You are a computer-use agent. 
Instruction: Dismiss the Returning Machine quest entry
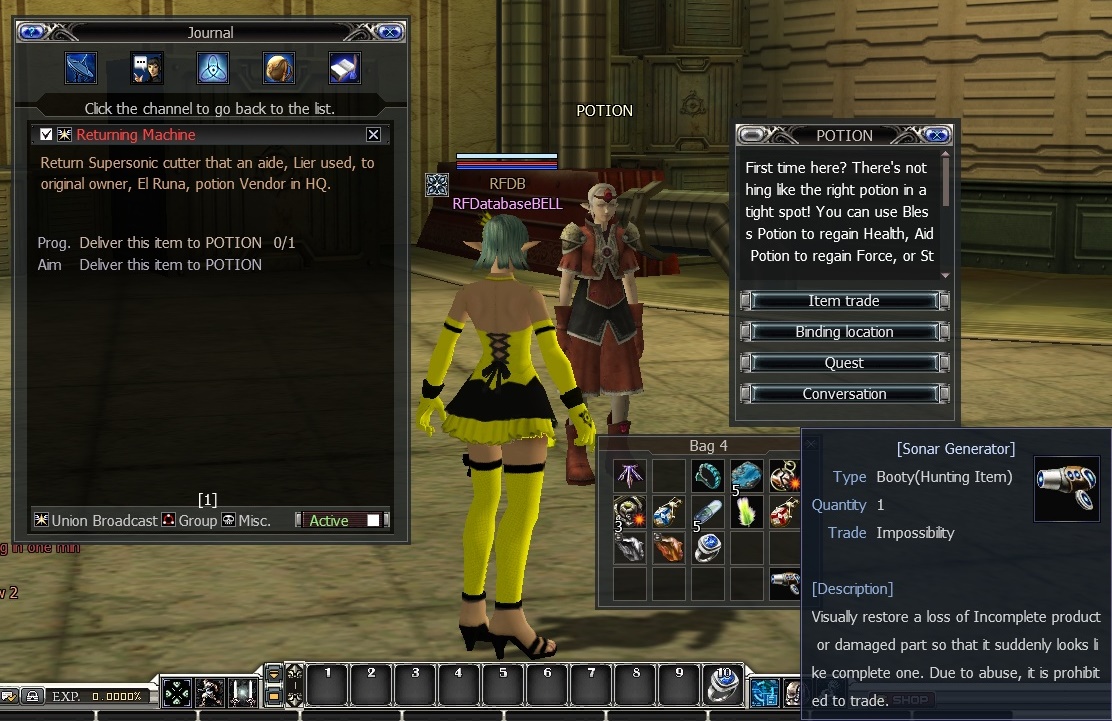(373, 135)
